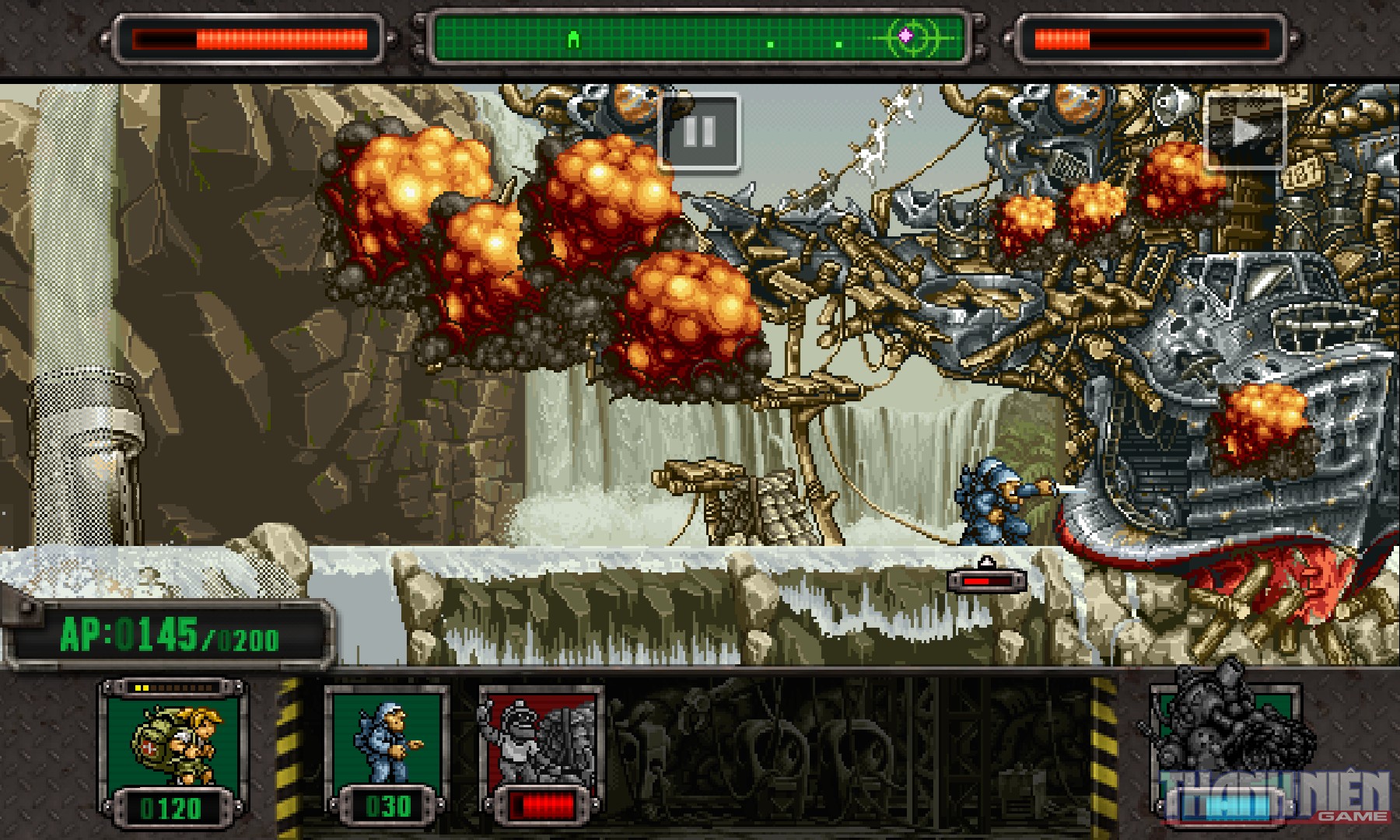
Task: Pause the game
Action: point(700,132)
